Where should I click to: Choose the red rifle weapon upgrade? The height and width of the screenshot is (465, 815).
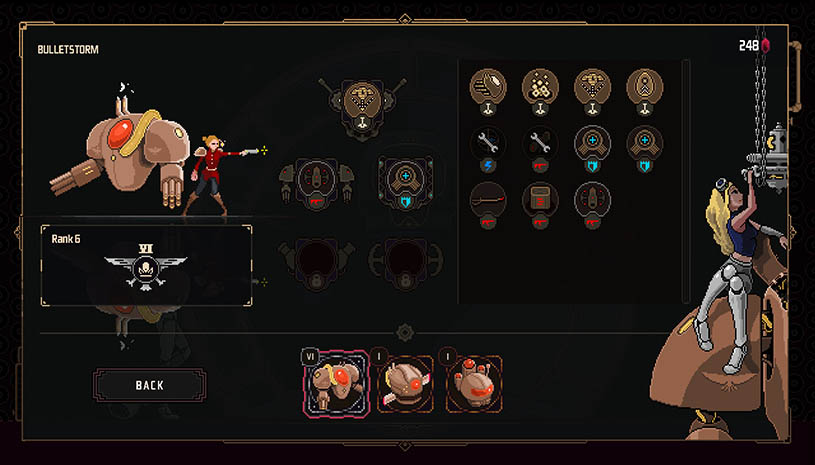click(488, 199)
